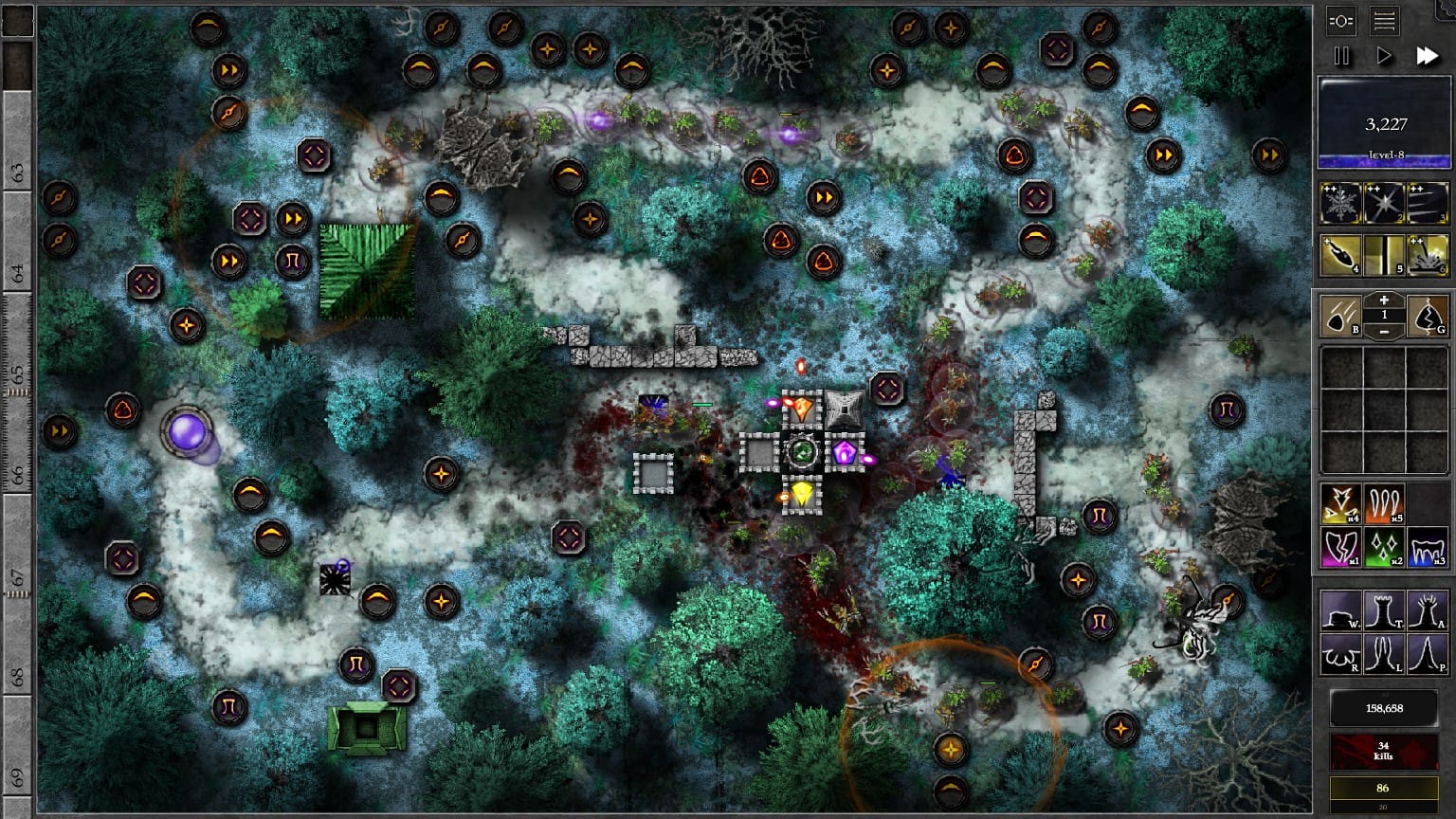The height and width of the screenshot is (819, 1456).
Task: Create a green three-diamond gem type
Action: pos(1384,548)
